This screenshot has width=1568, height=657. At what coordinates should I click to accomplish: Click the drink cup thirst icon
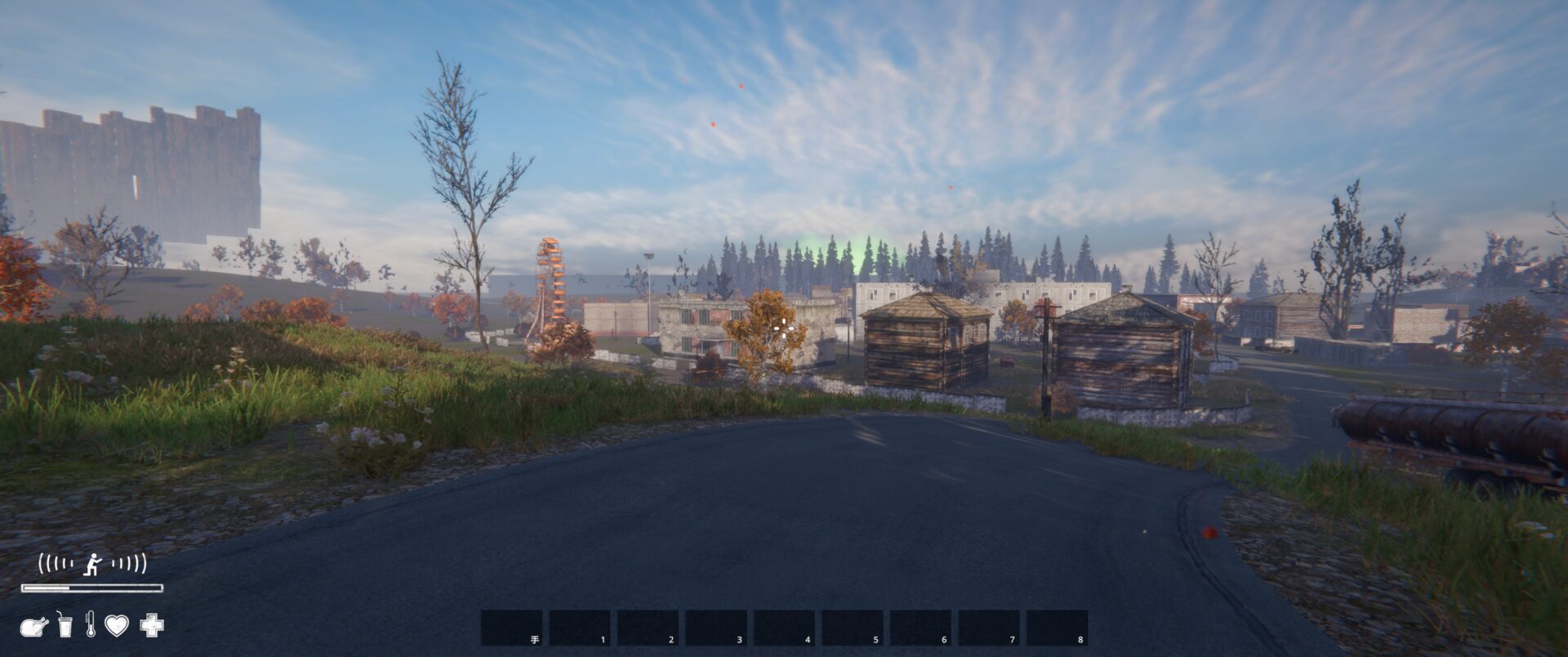click(x=65, y=625)
